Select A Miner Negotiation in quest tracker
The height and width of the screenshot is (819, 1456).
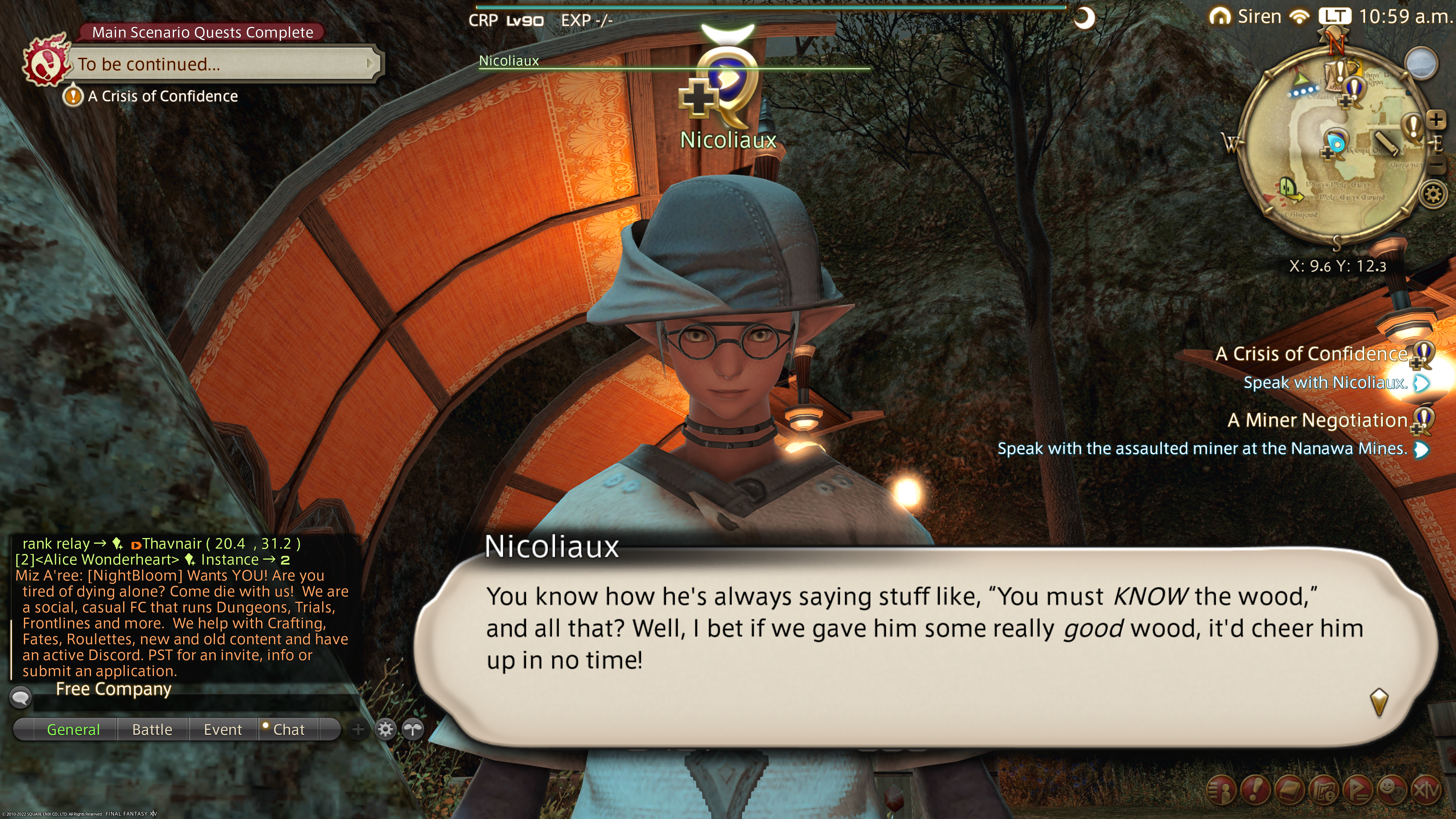[1317, 420]
